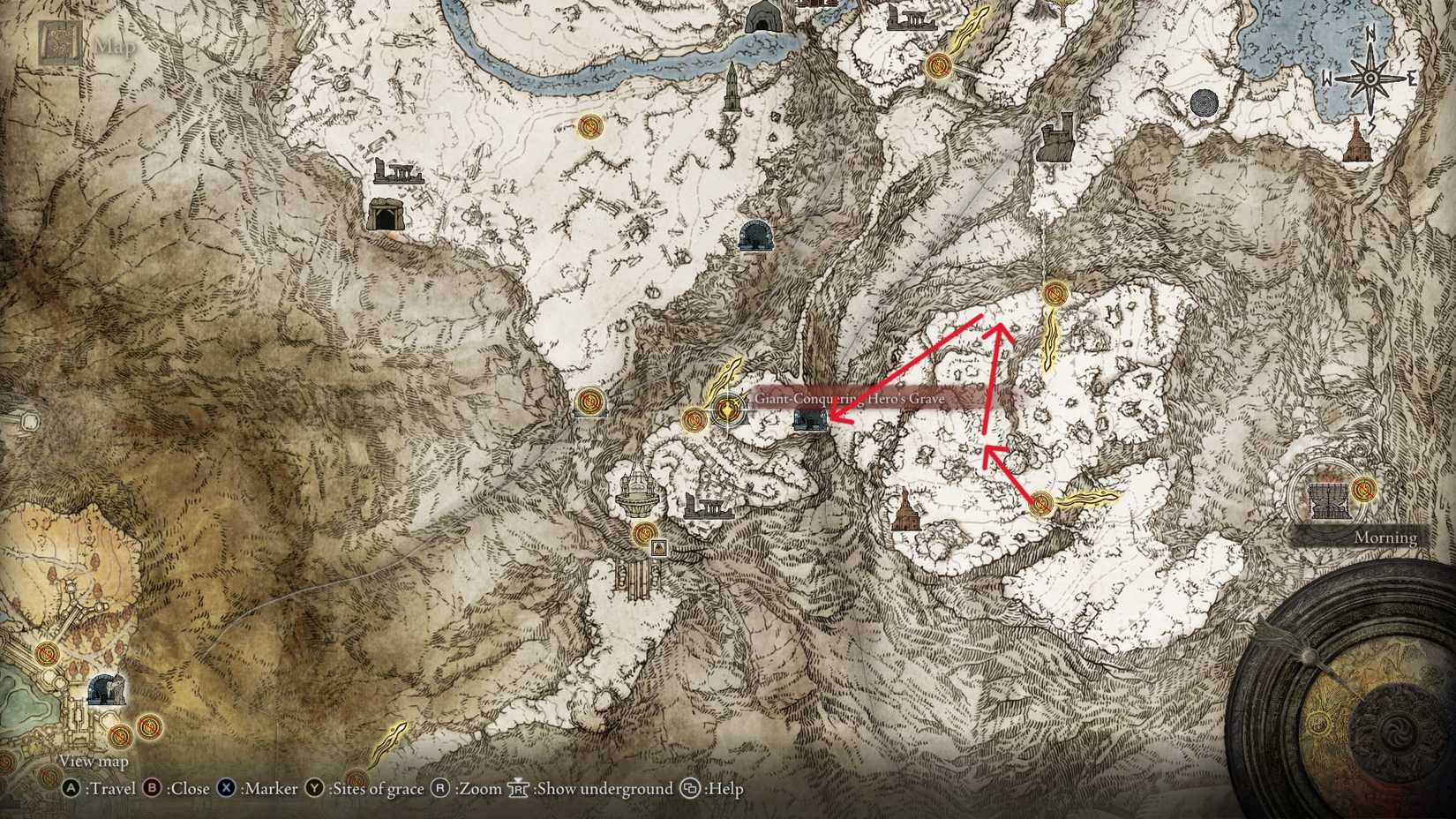Select the dark waygate circle icon top right
This screenshot has width=1456, height=819.
[x=1205, y=102]
